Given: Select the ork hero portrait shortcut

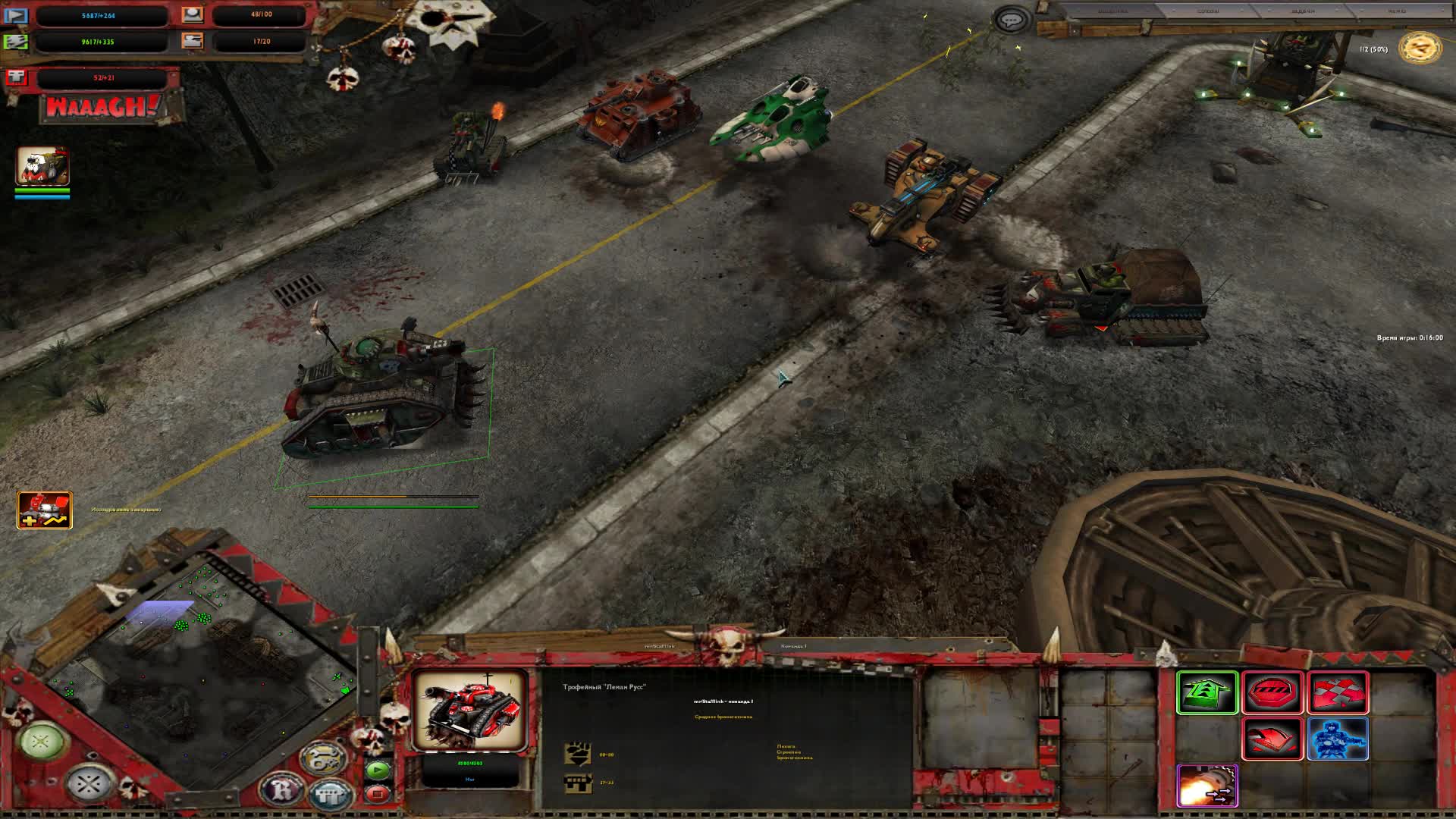Looking at the screenshot, I should coord(42,167).
